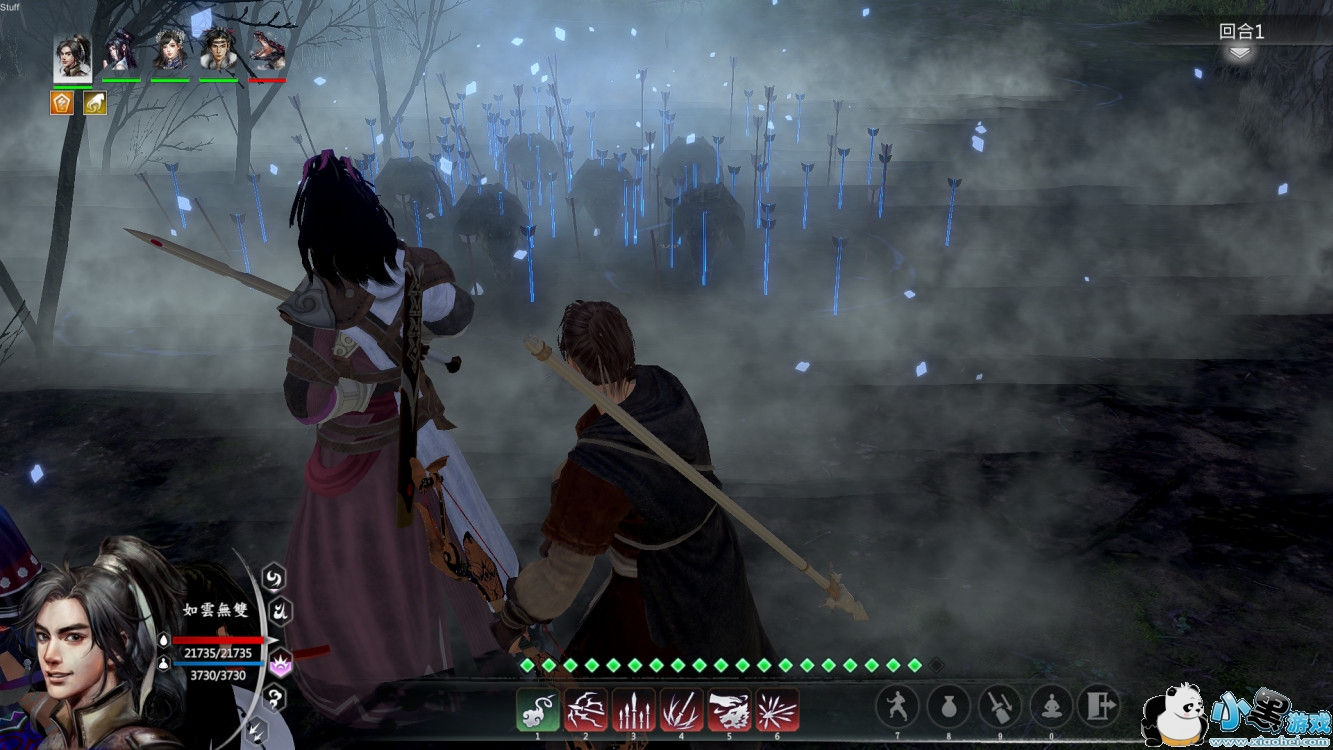
Task: Inspect the golden horse buff icon
Action: [95, 102]
